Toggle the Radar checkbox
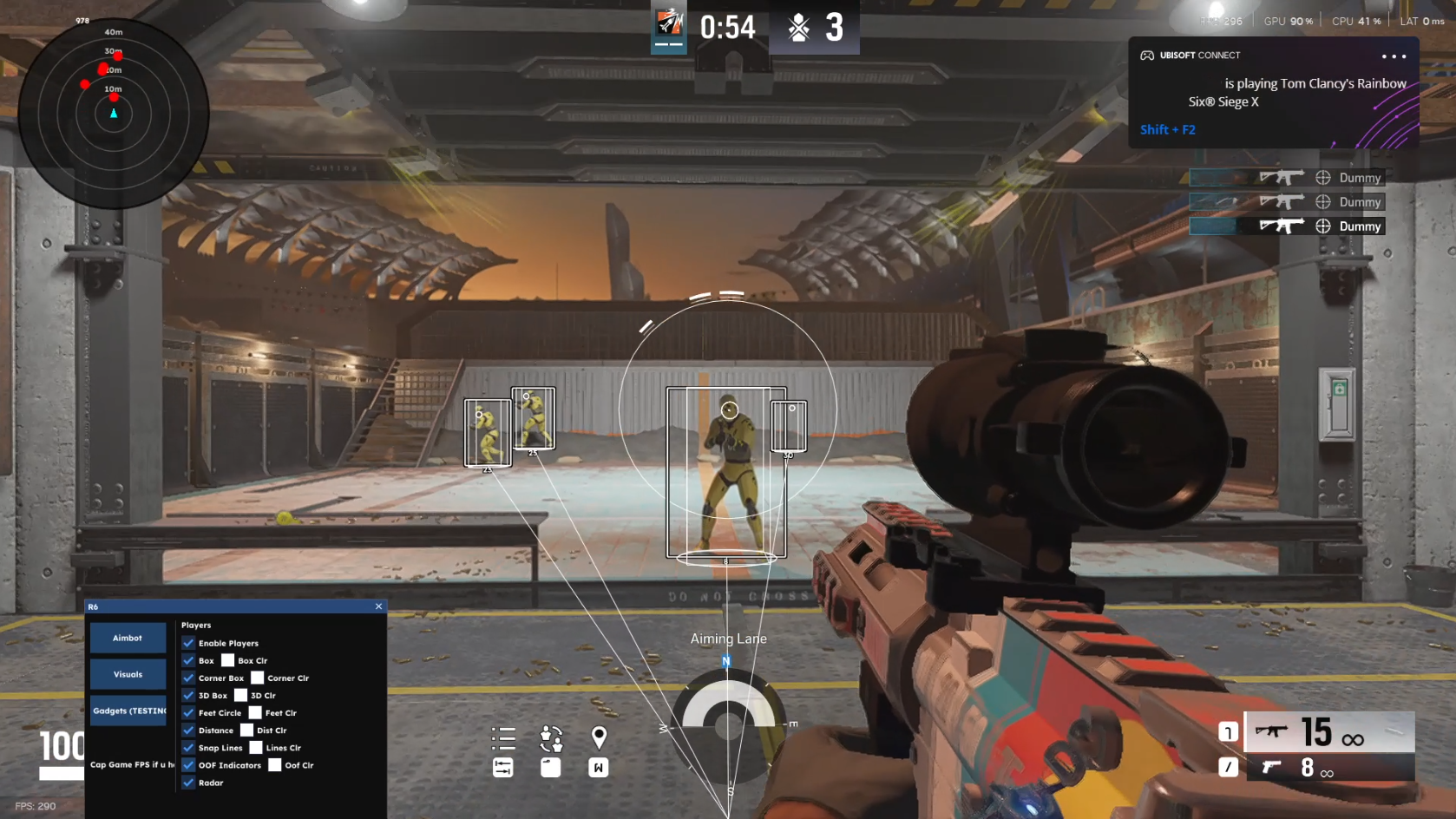This screenshot has width=1456, height=819. click(188, 782)
